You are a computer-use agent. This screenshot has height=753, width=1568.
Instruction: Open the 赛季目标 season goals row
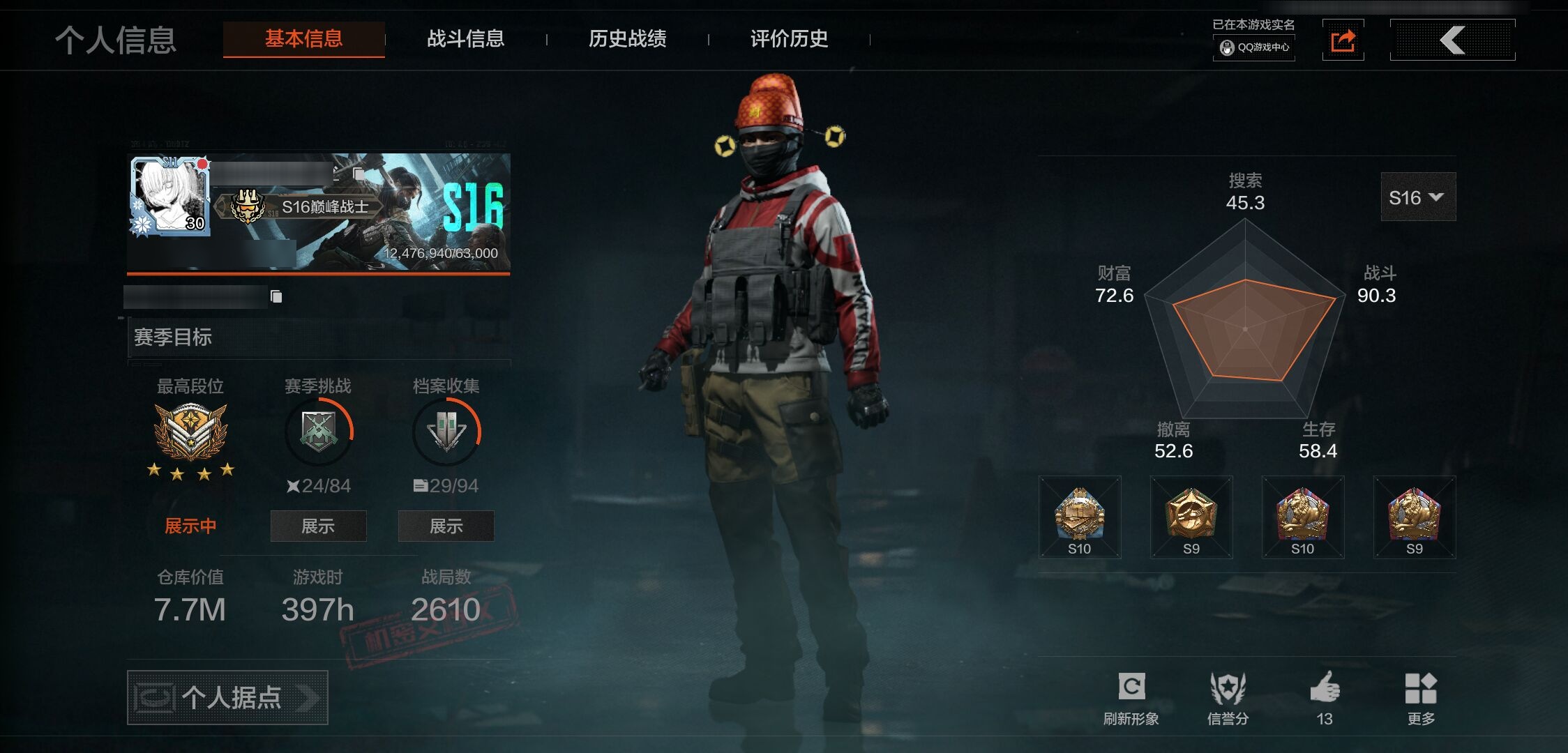[x=319, y=337]
